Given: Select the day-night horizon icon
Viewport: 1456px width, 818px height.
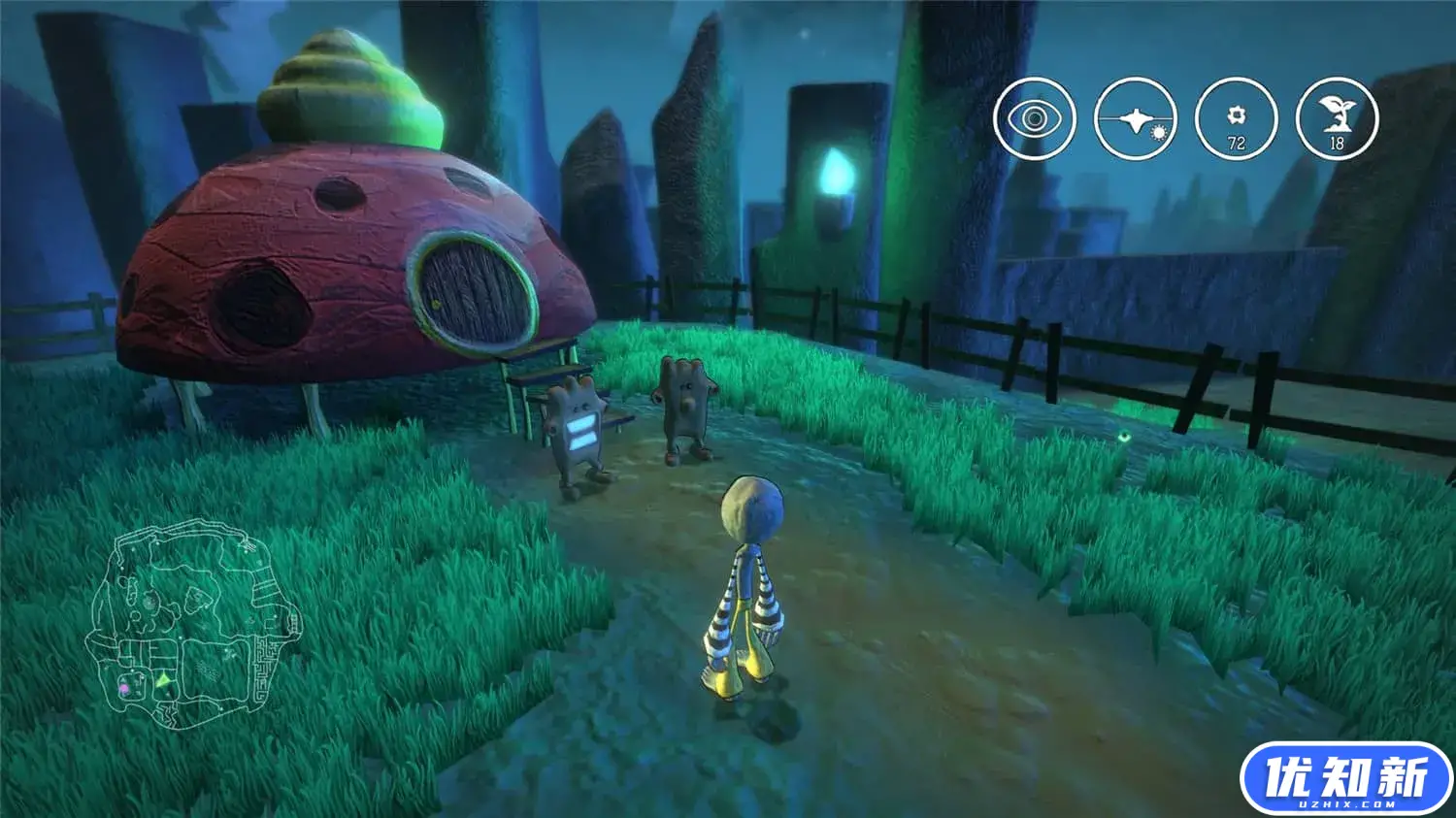Looking at the screenshot, I should pos(1135,119).
